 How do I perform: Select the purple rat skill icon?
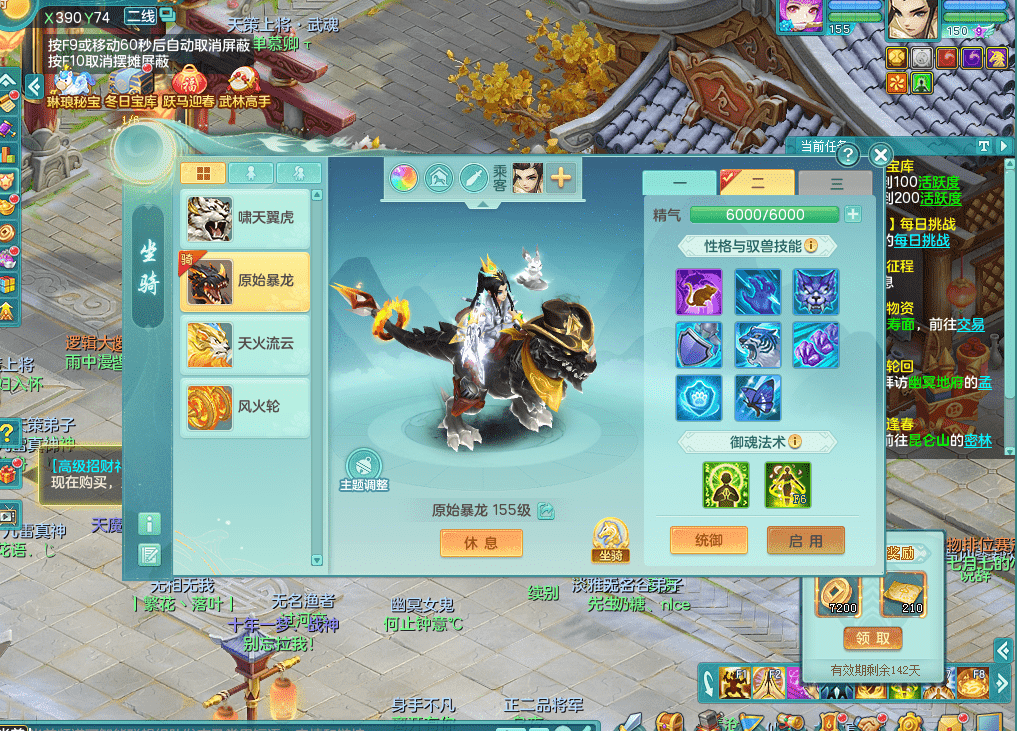(698, 292)
